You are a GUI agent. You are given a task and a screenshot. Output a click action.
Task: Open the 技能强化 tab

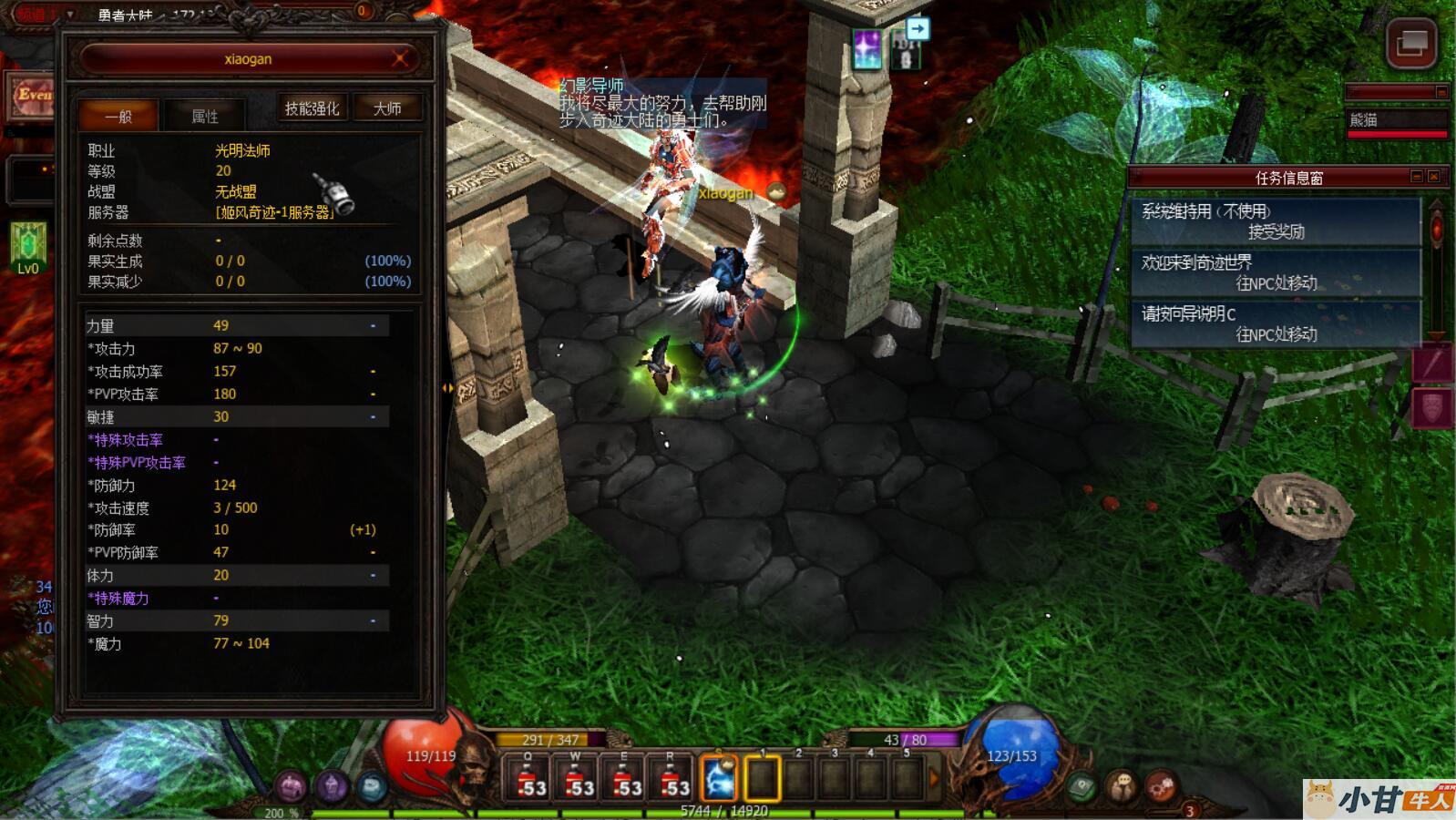pyautogui.click(x=312, y=108)
